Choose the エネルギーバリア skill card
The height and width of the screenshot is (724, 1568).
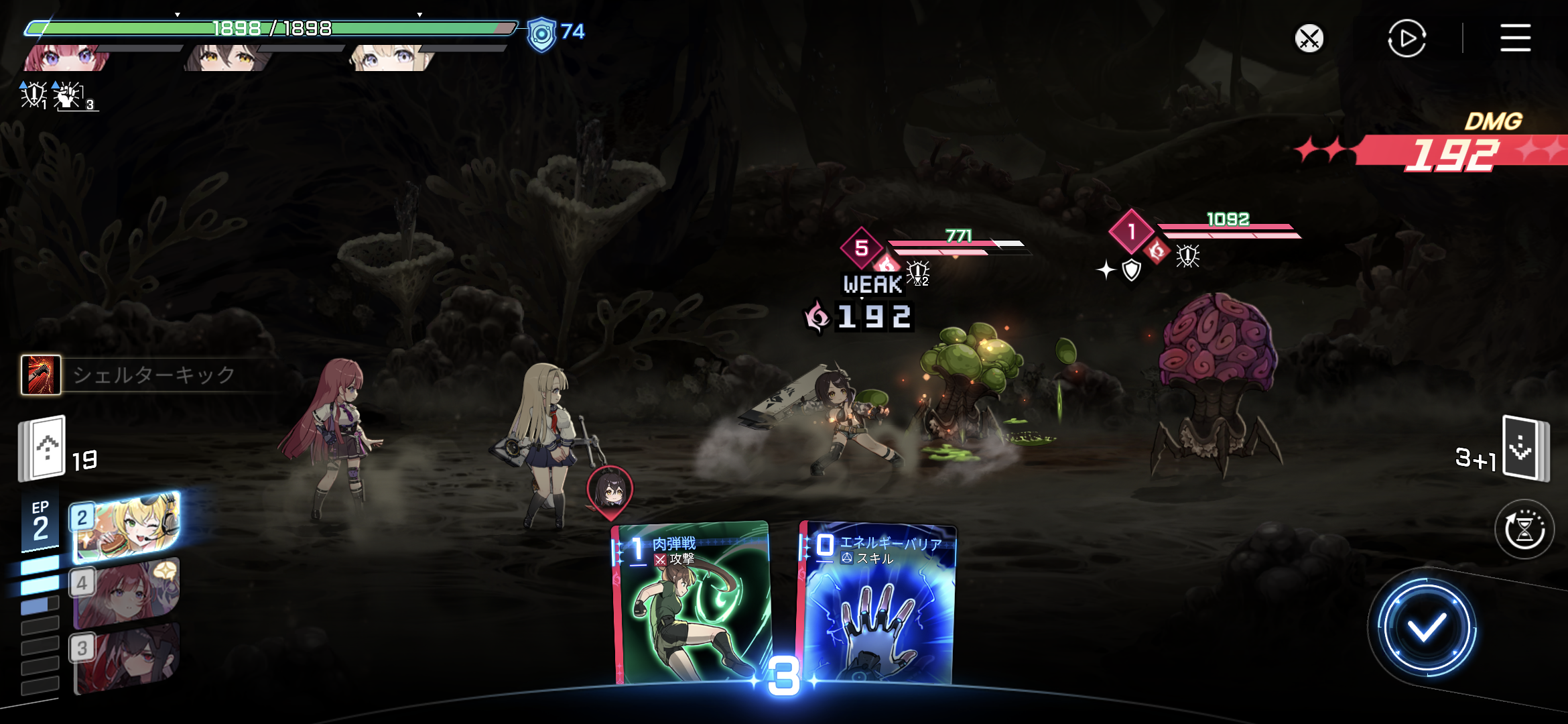click(878, 603)
